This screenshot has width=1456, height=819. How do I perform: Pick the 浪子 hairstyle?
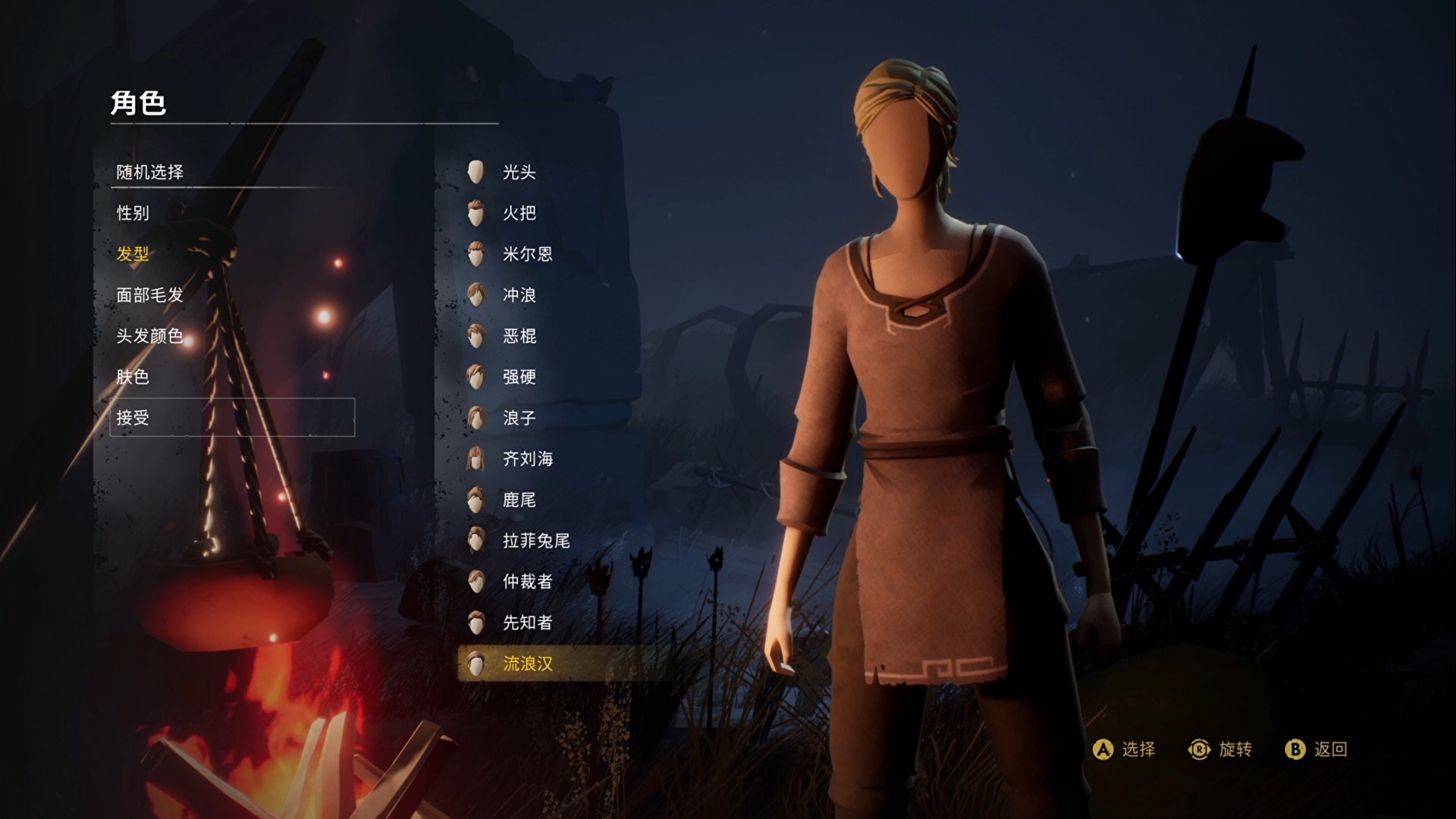(519, 418)
